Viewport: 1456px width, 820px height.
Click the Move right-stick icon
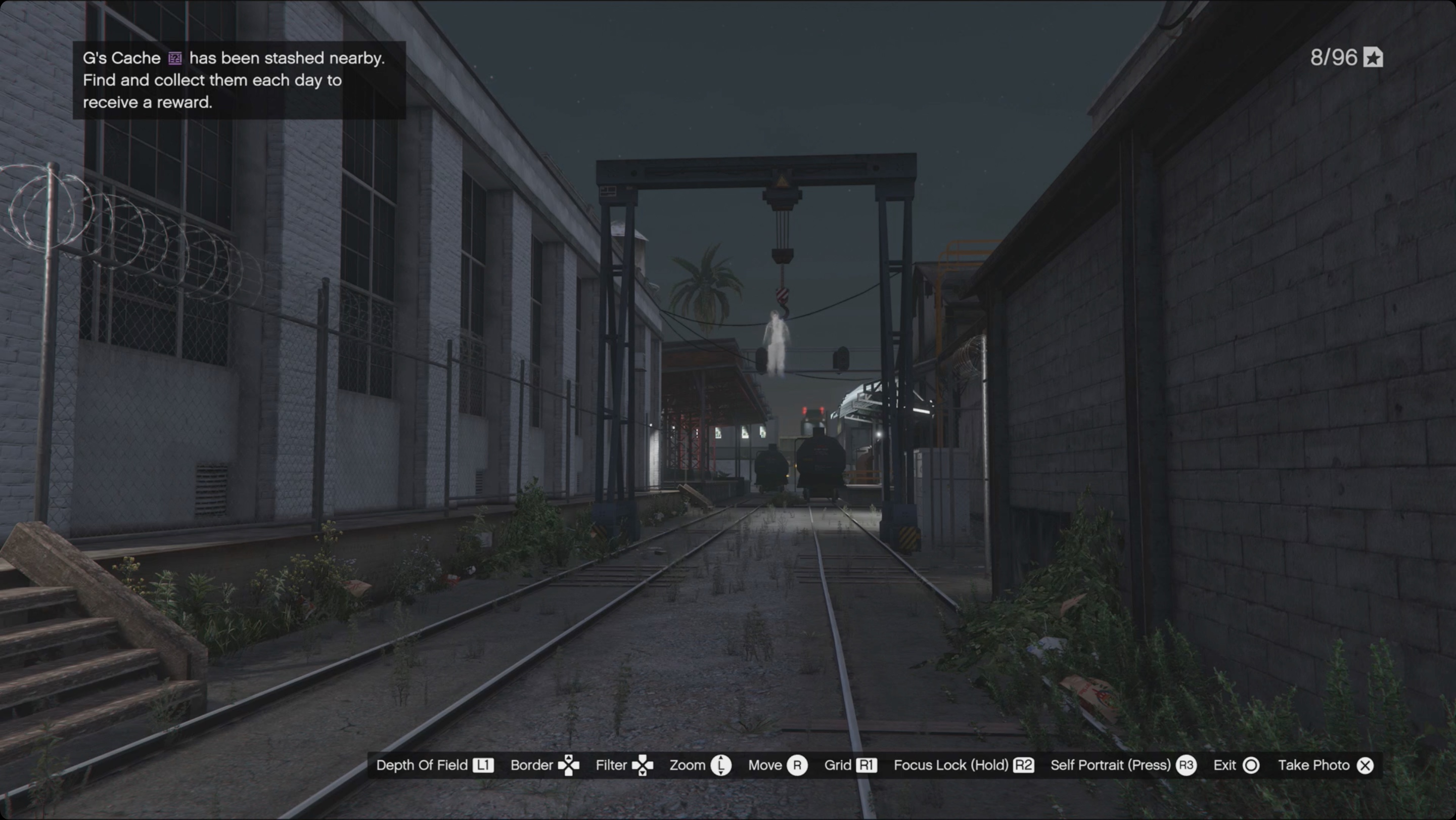click(x=798, y=765)
